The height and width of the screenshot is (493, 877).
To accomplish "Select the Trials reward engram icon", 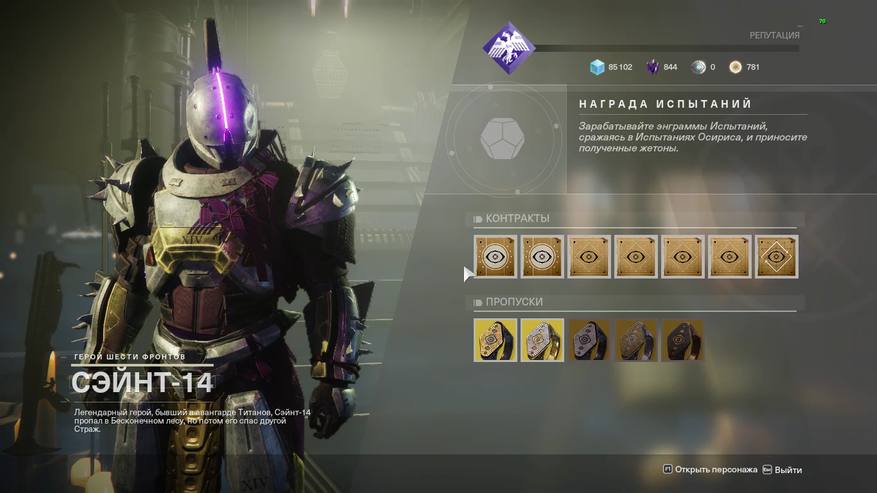I will (x=502, y=138).
